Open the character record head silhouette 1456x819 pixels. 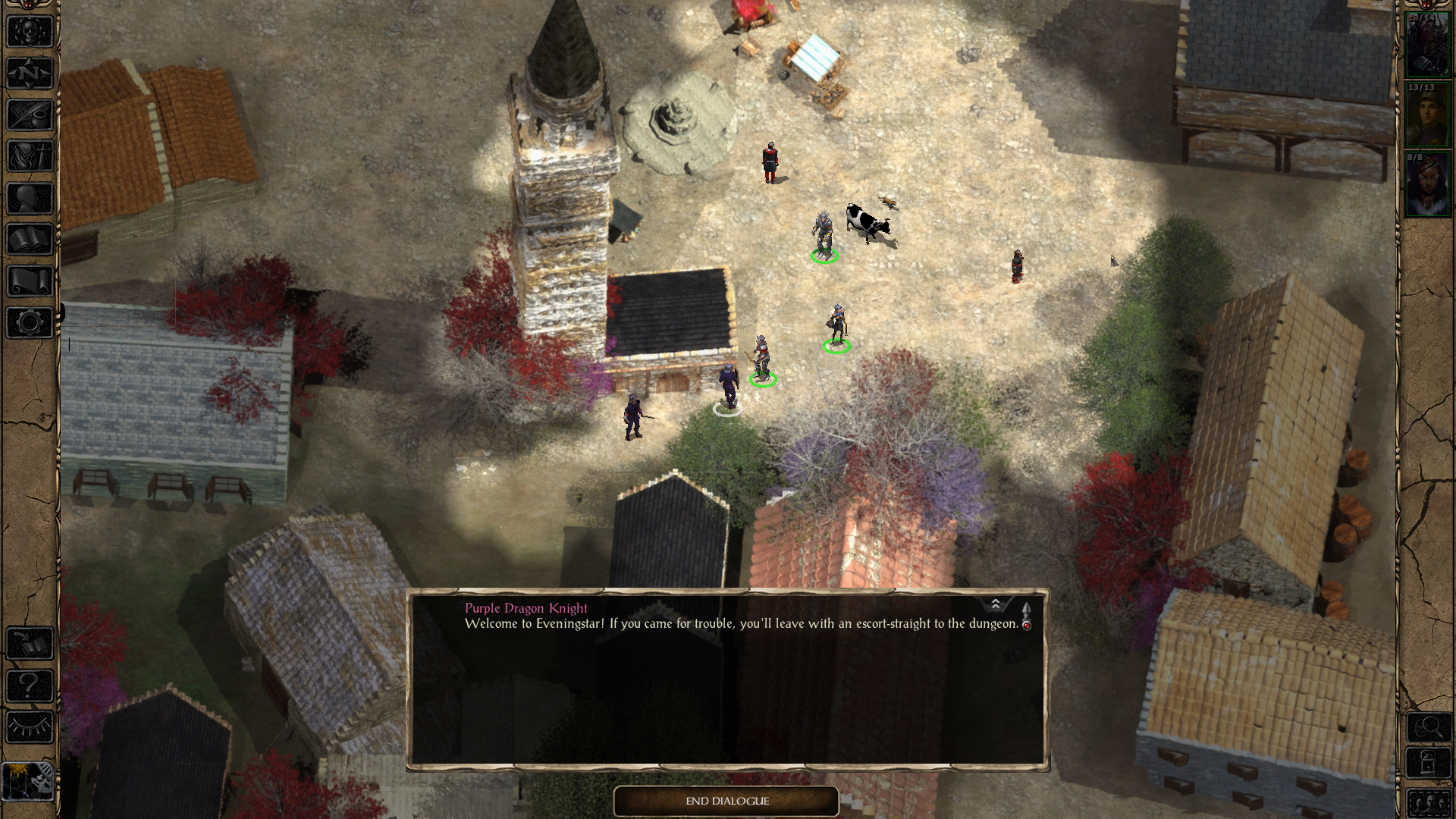(x=30, y=199)
